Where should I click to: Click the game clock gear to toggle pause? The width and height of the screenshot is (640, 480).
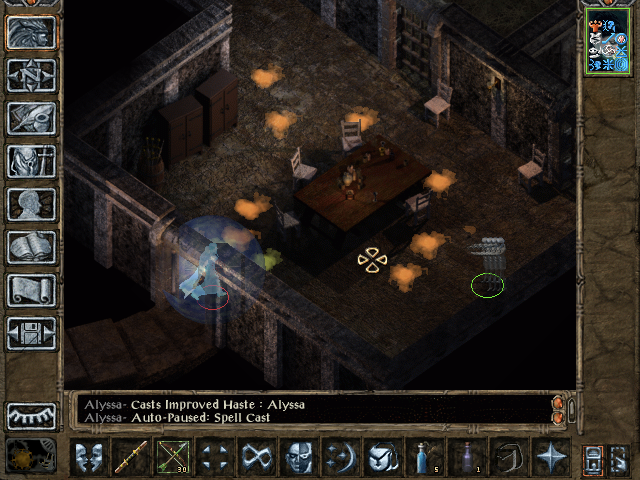click(x=31, y=456)
